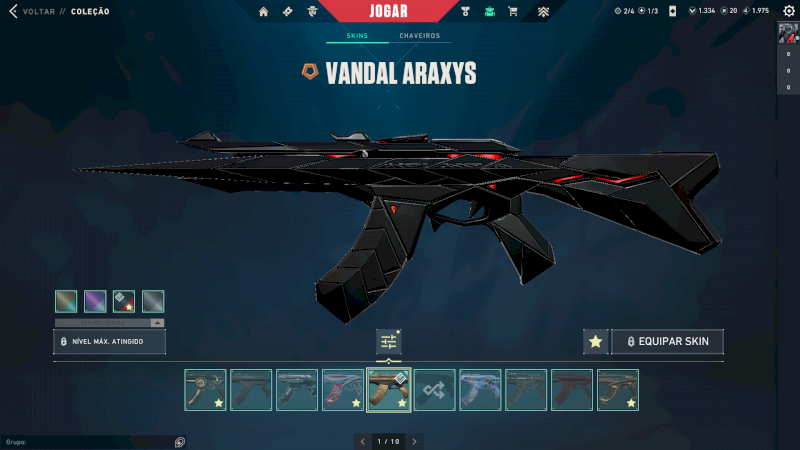Open the store cart icon
The height and width of the screenshot is (450, 800).
click(x=513, y=12)
